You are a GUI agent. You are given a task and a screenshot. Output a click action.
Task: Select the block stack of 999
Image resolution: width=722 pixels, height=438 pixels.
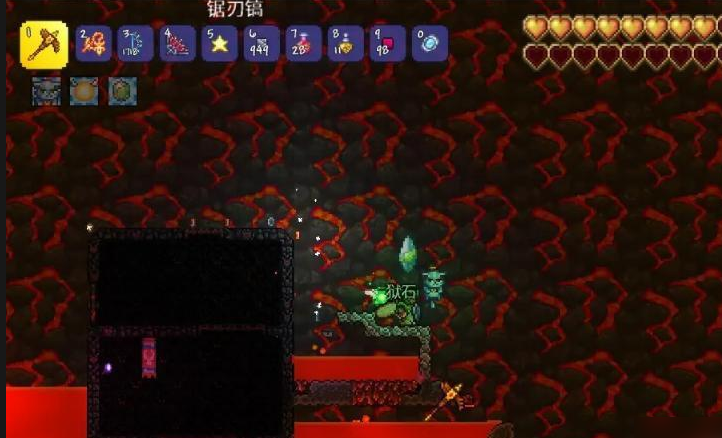(262, 44)
